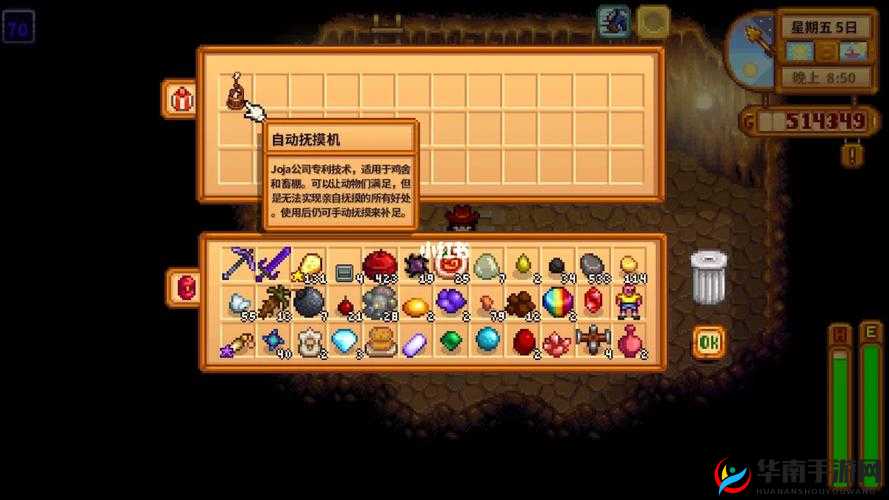Select the purple pickaxe slot
This screenshot has width=889, height=500.
237,264
